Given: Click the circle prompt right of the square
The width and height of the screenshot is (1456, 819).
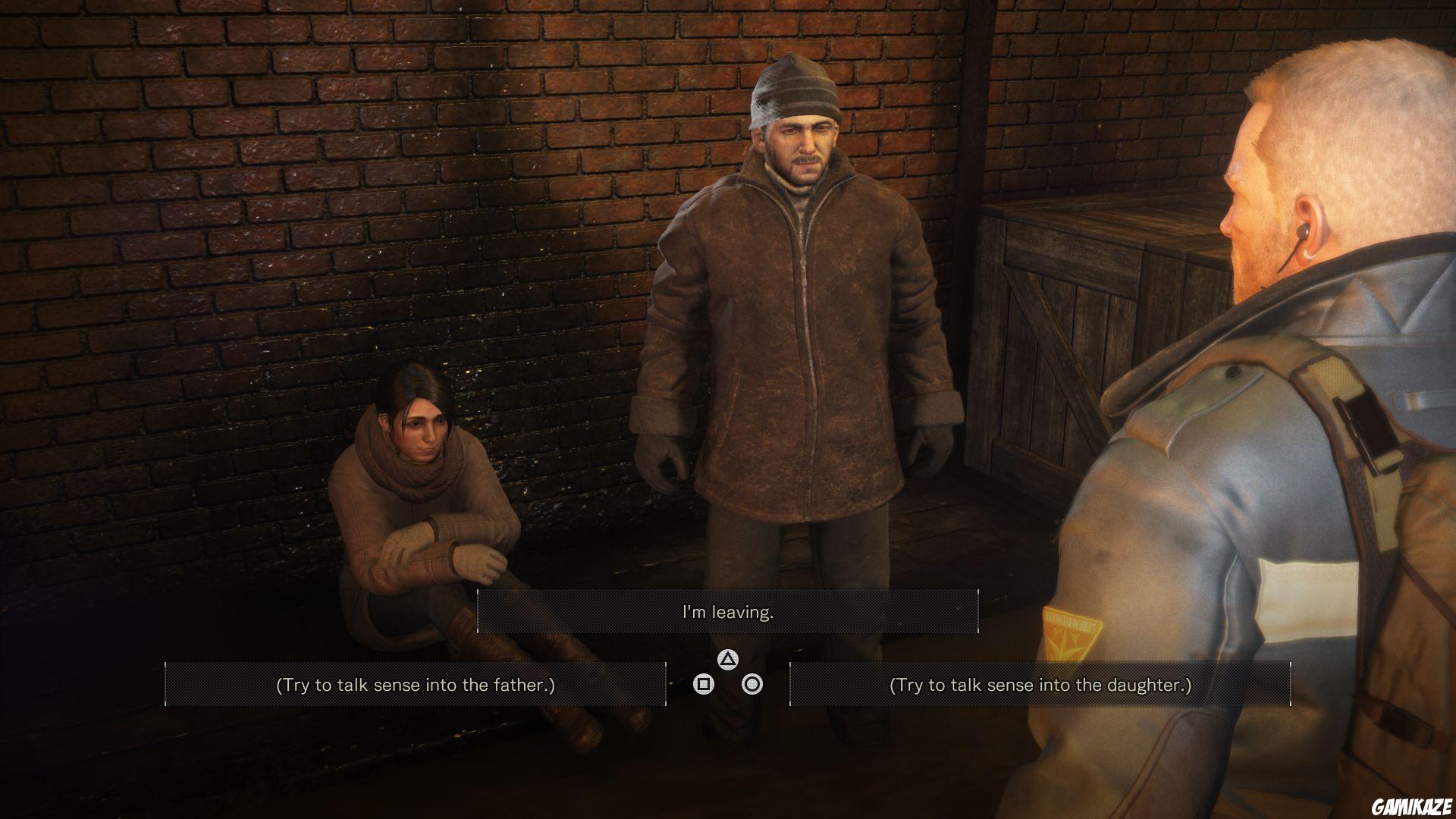Looking at the screenshot, I should click(x=753, y=685).
